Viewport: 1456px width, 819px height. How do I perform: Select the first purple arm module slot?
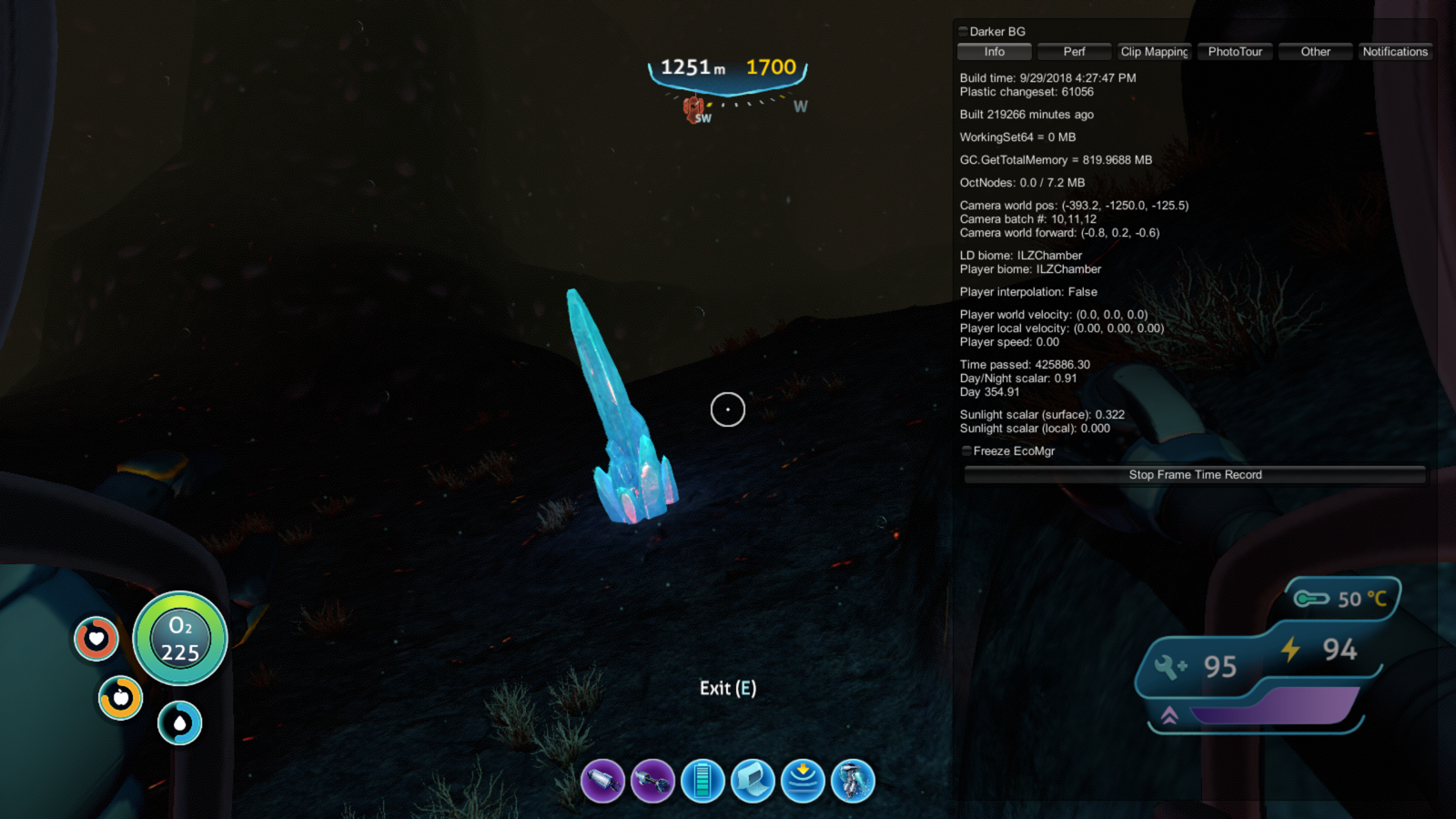click(603, 781)
